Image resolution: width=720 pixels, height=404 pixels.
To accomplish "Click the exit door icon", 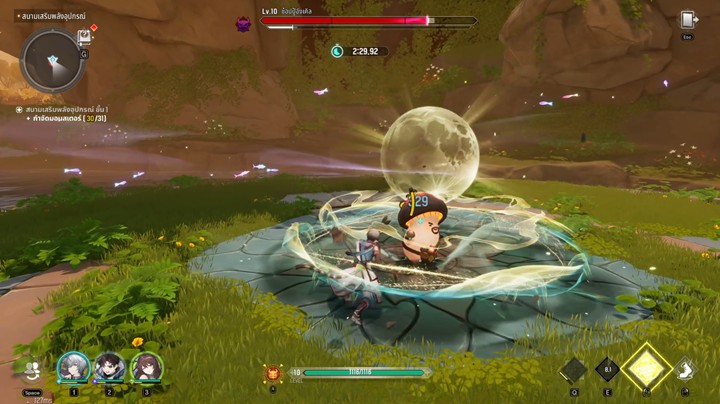I will click(688, 20).
